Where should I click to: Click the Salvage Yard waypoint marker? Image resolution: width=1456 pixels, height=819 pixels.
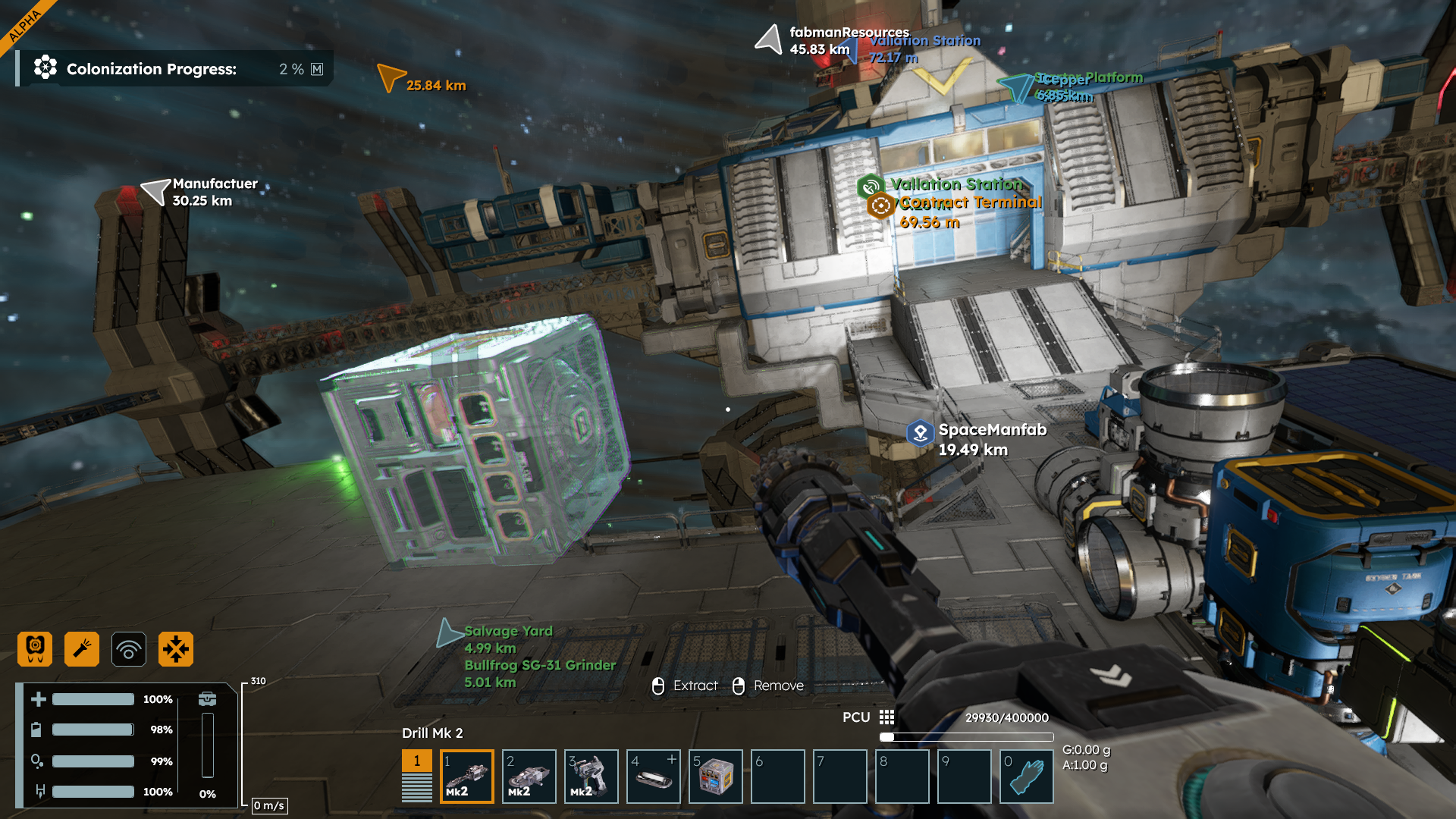click(449, 633)
